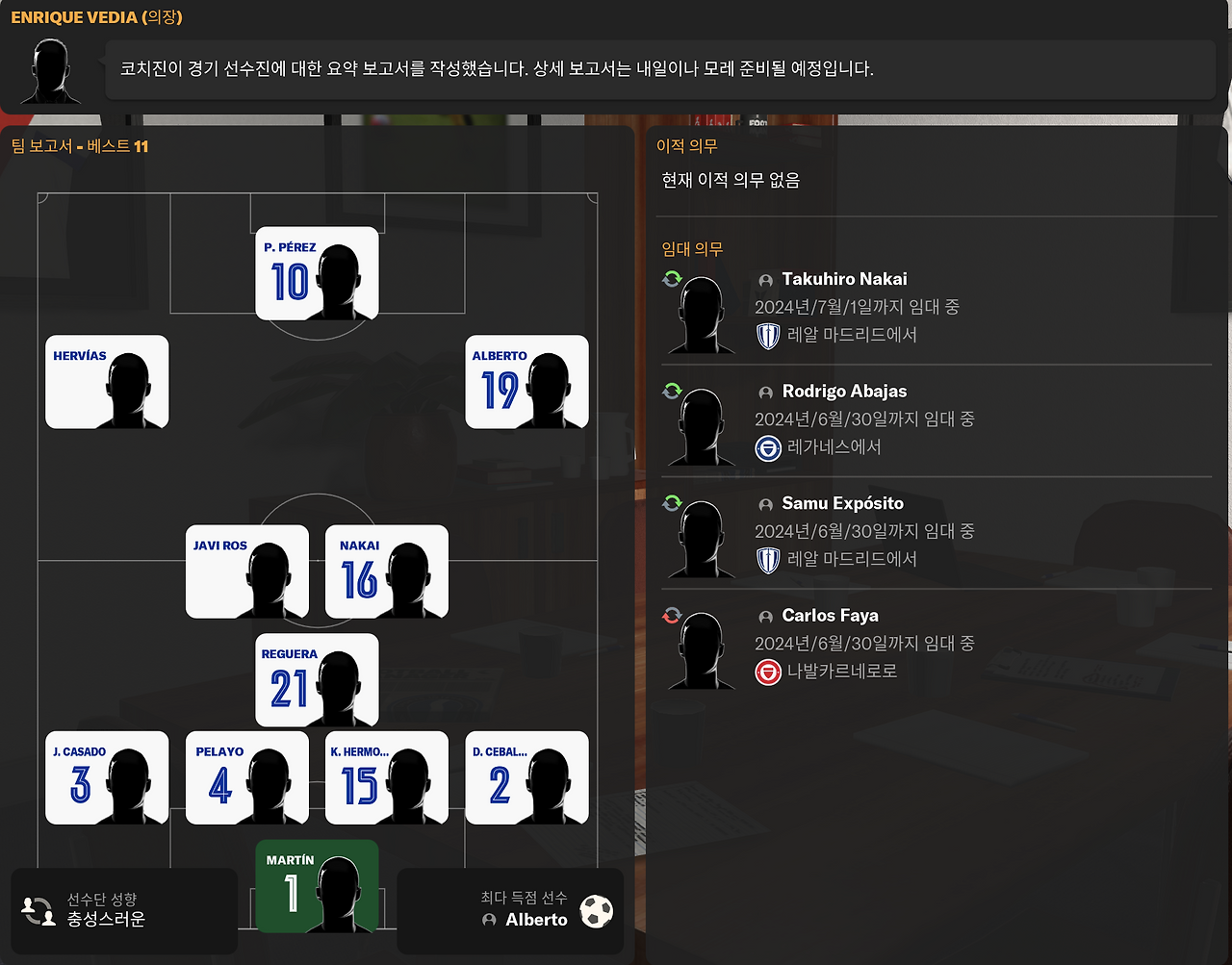Open the Real Madrid crest next to Samu Expósito

click(x=767, y=559)
